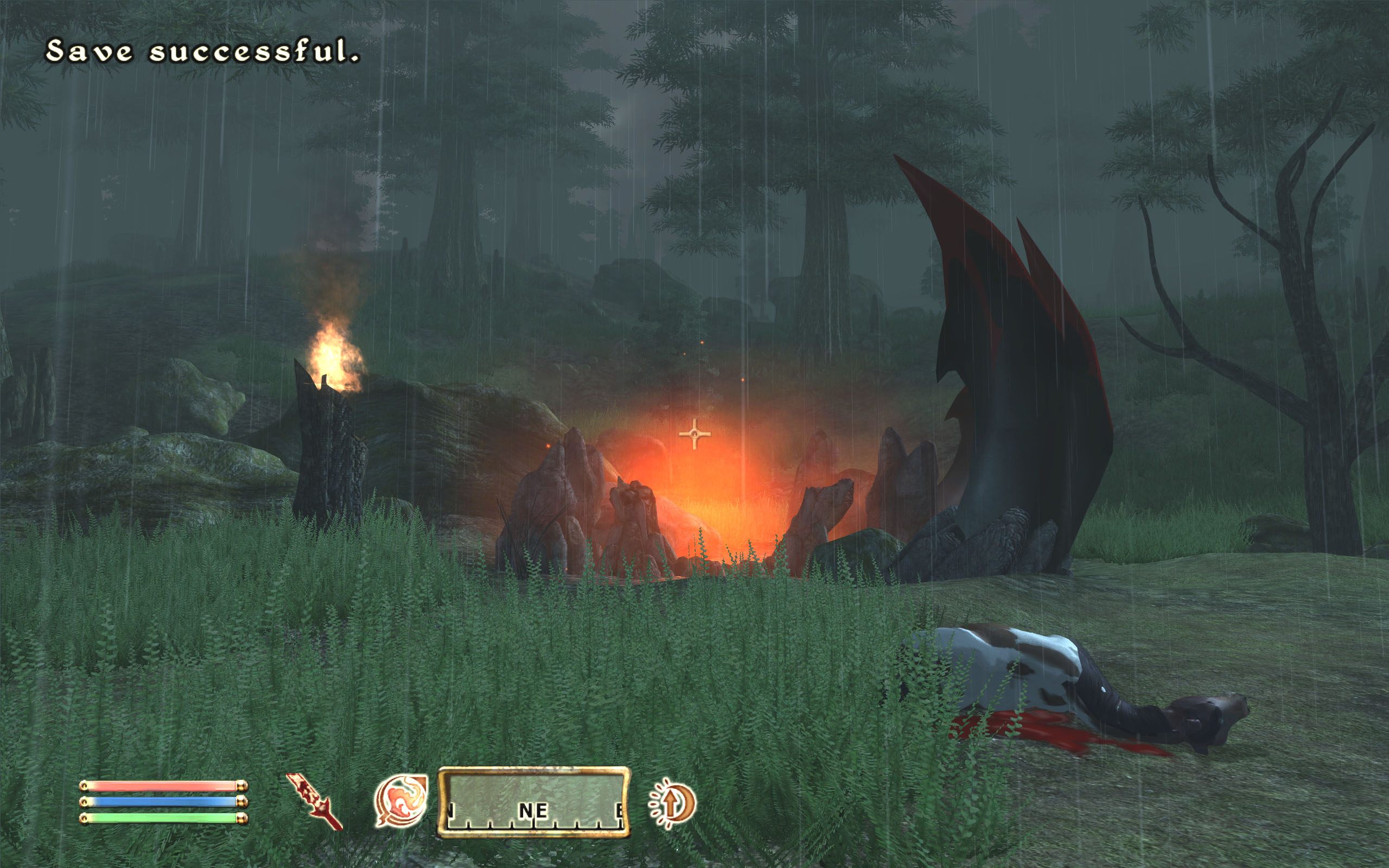Viewport: 1389px width, 868px height.
Task: Click the compass bar showing NE
Action: click(534, 802)
